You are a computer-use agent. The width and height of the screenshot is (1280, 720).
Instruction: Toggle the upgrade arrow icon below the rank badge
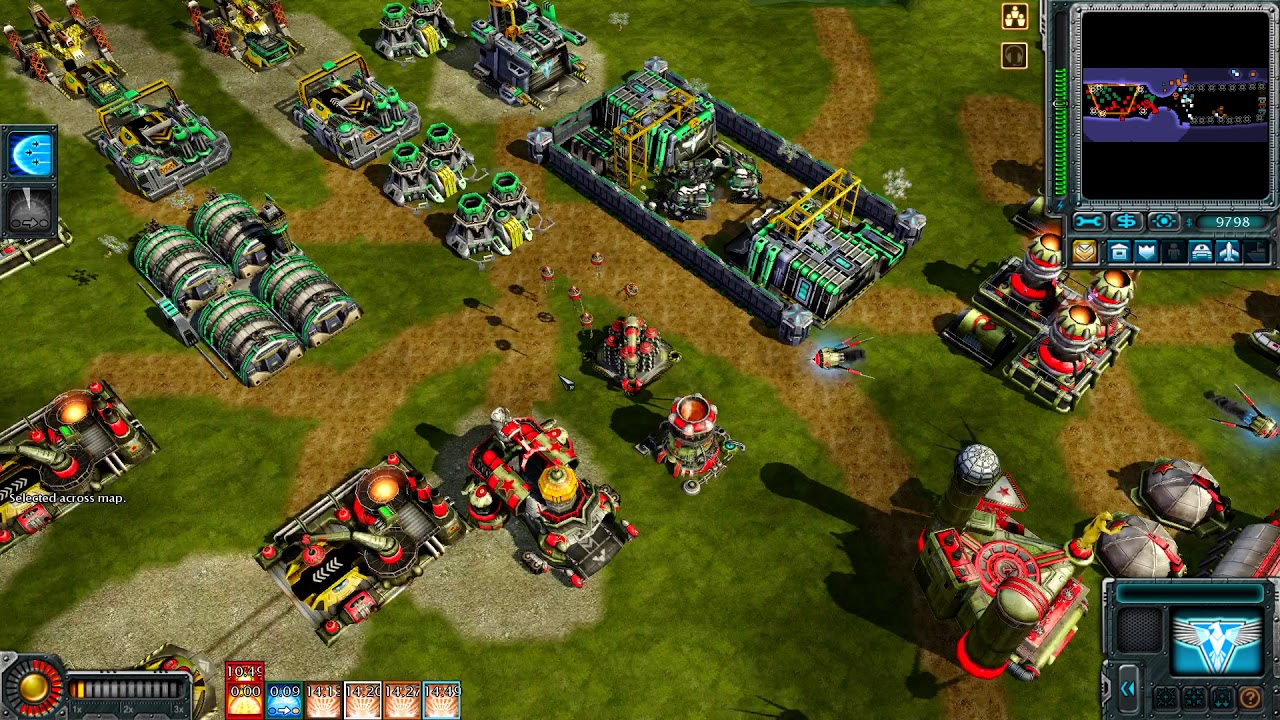tap(1013, 55)
